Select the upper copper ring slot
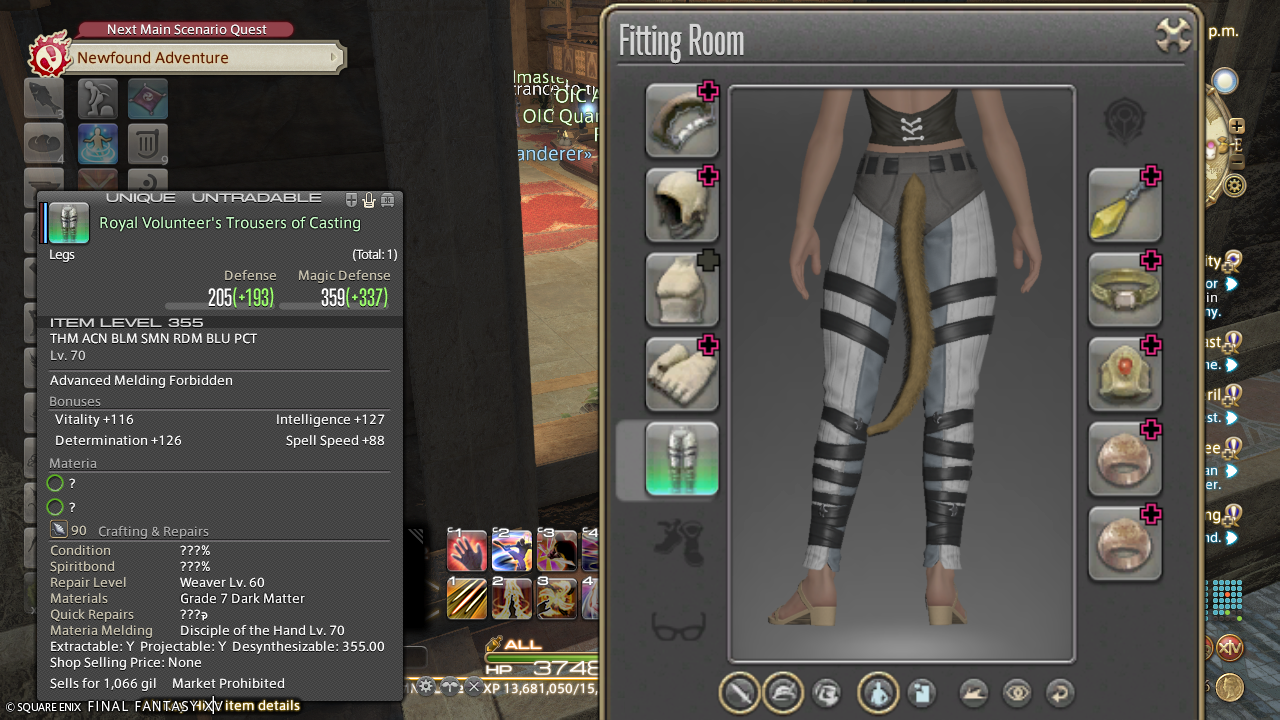Viewport: 1280px width, 720px height. 1125,460
